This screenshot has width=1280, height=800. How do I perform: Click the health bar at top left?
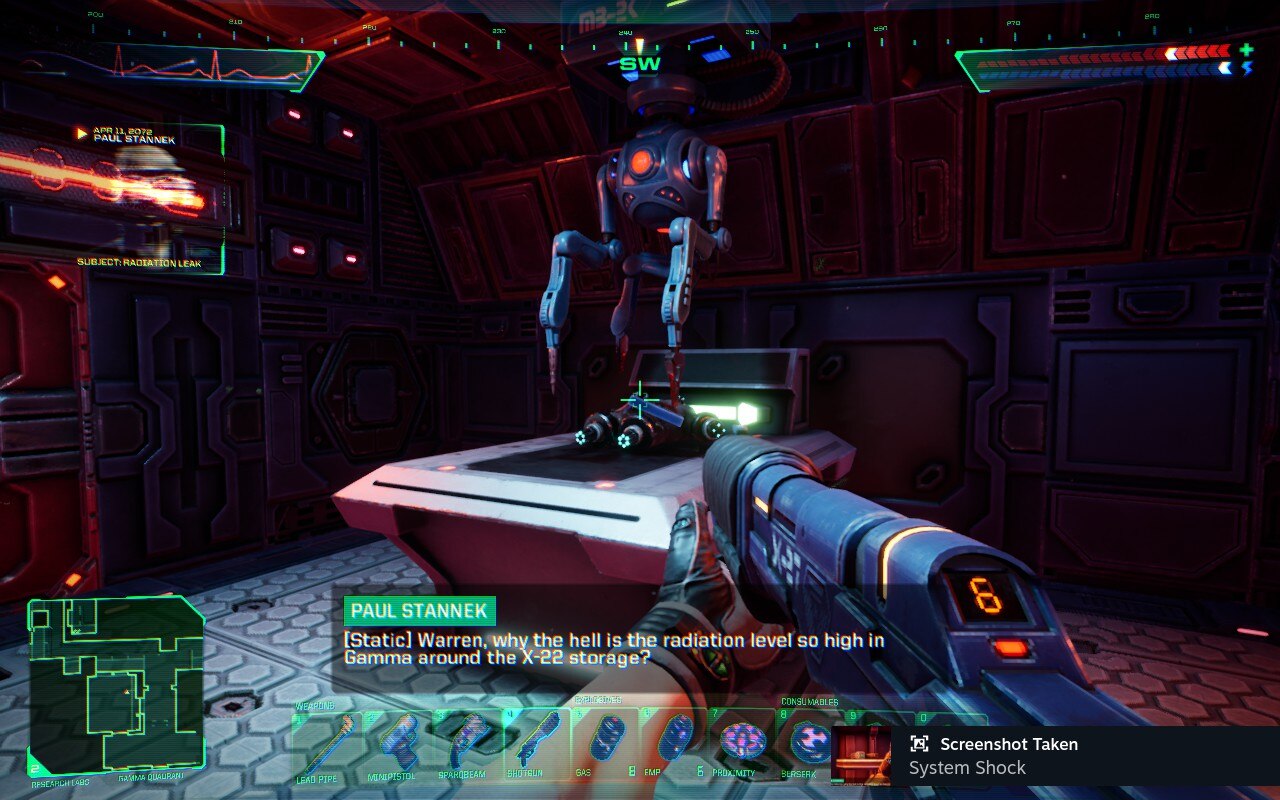[x=180, y=60]
